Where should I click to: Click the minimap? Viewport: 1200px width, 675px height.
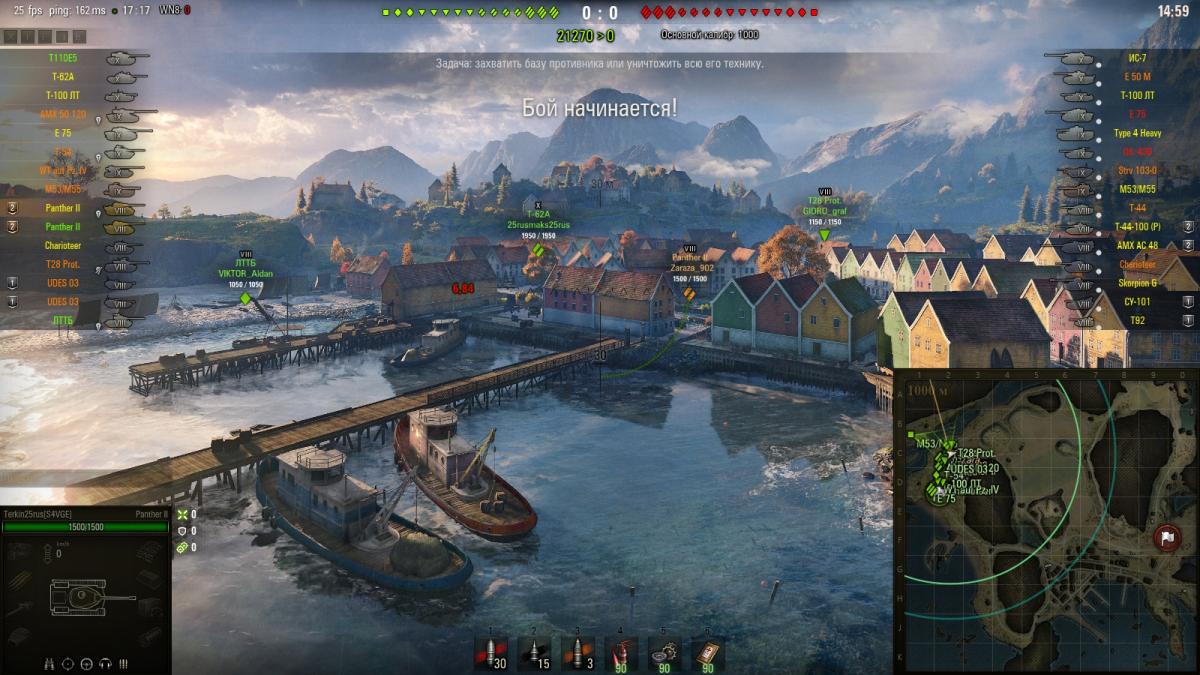coord(1045,520)
